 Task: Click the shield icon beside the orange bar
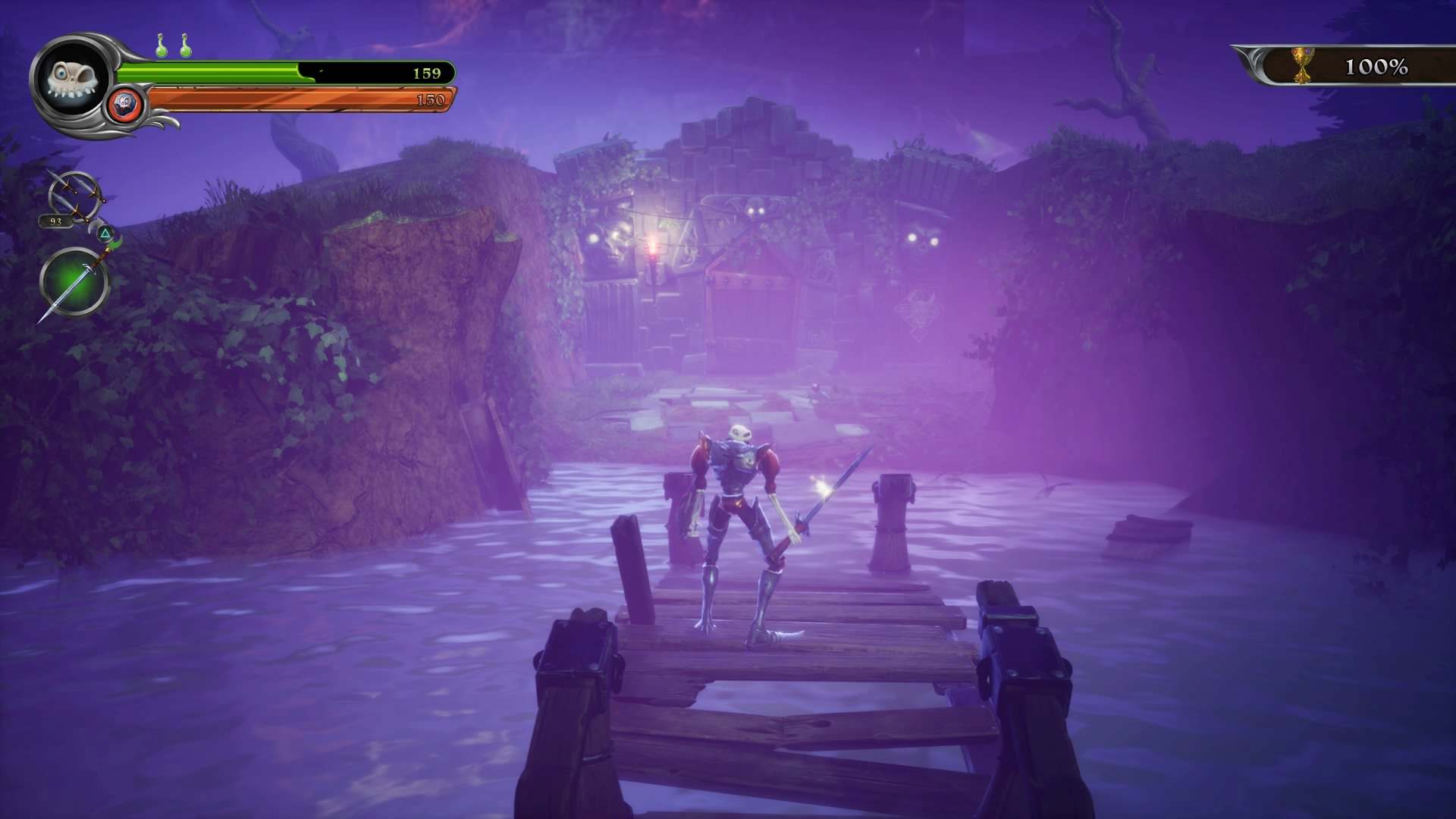[126, 103]
